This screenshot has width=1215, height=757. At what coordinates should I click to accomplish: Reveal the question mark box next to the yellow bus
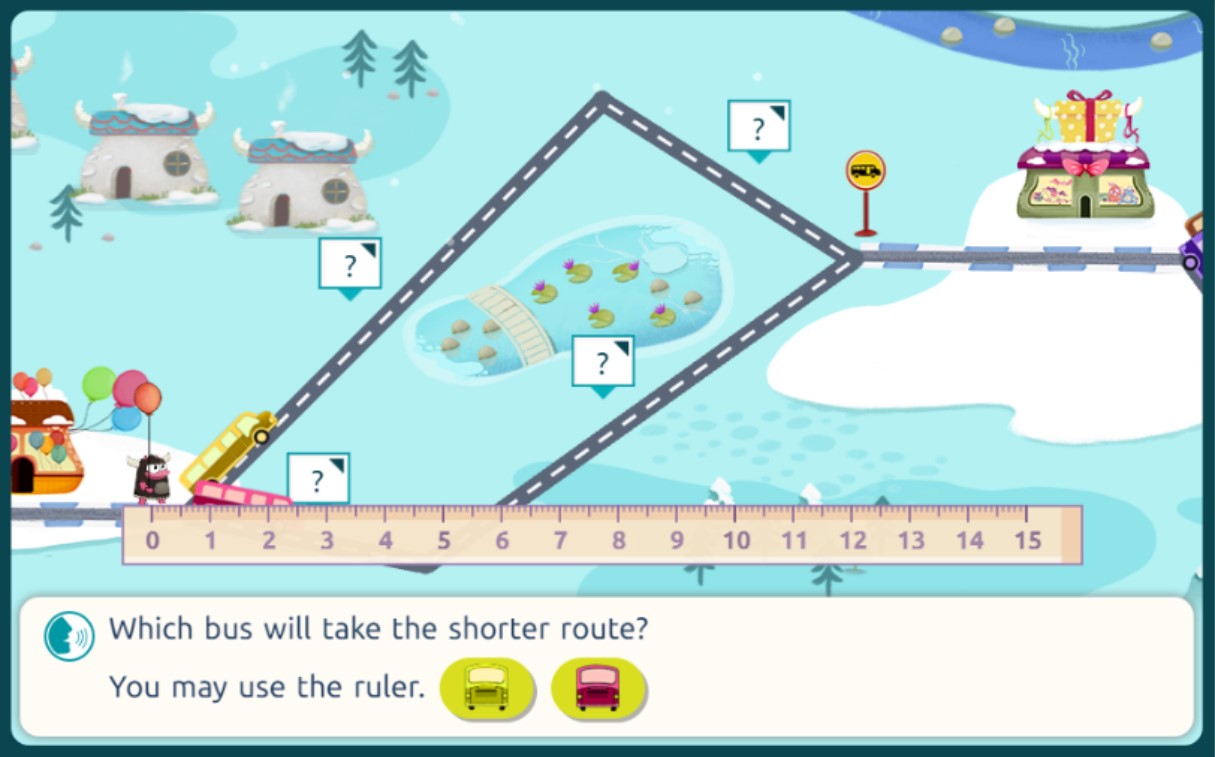pyautogui.click(x=318, y=479)
